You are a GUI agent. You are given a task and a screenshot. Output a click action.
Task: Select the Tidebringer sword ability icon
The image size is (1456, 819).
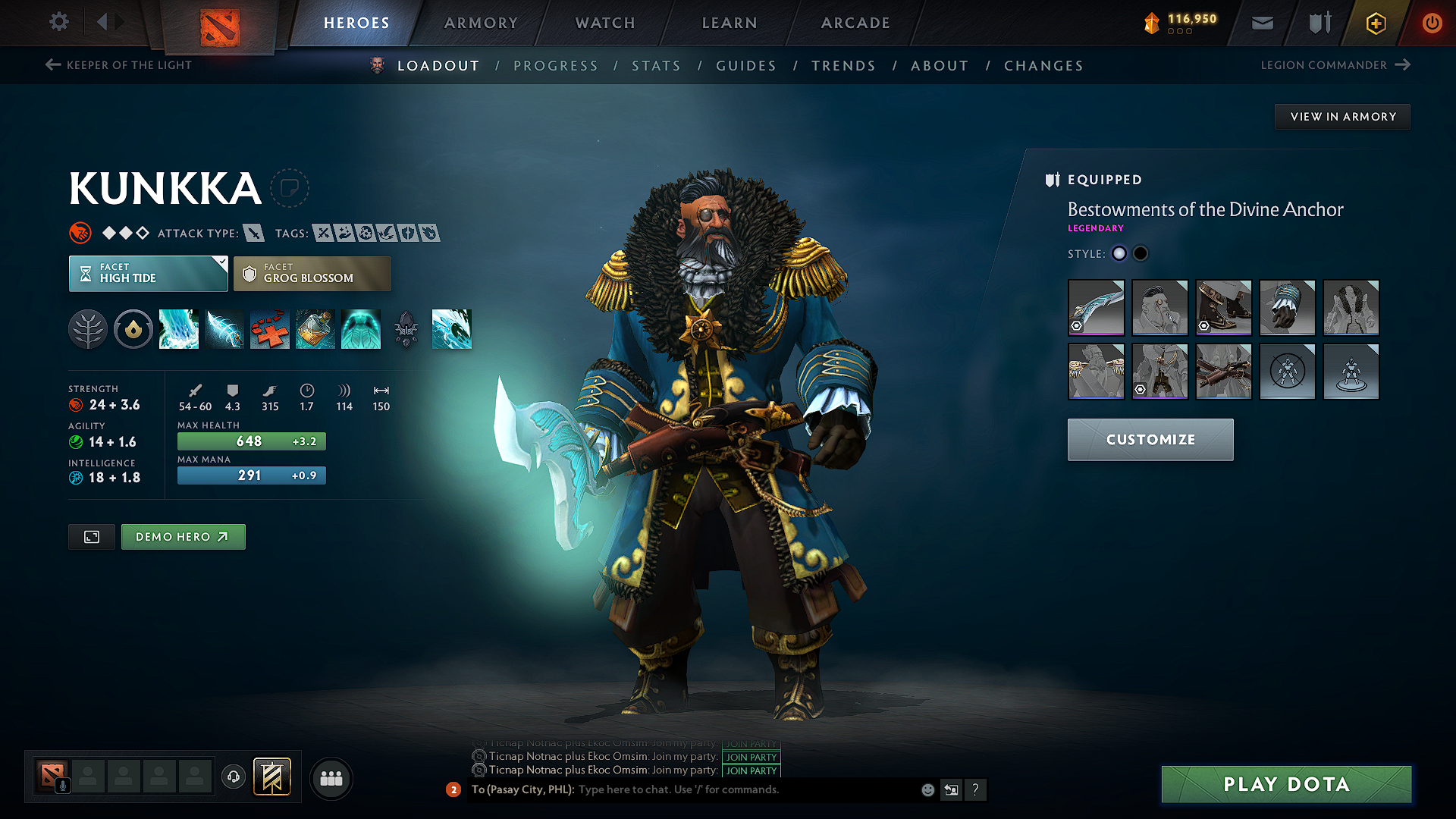[x=224, y=329]
